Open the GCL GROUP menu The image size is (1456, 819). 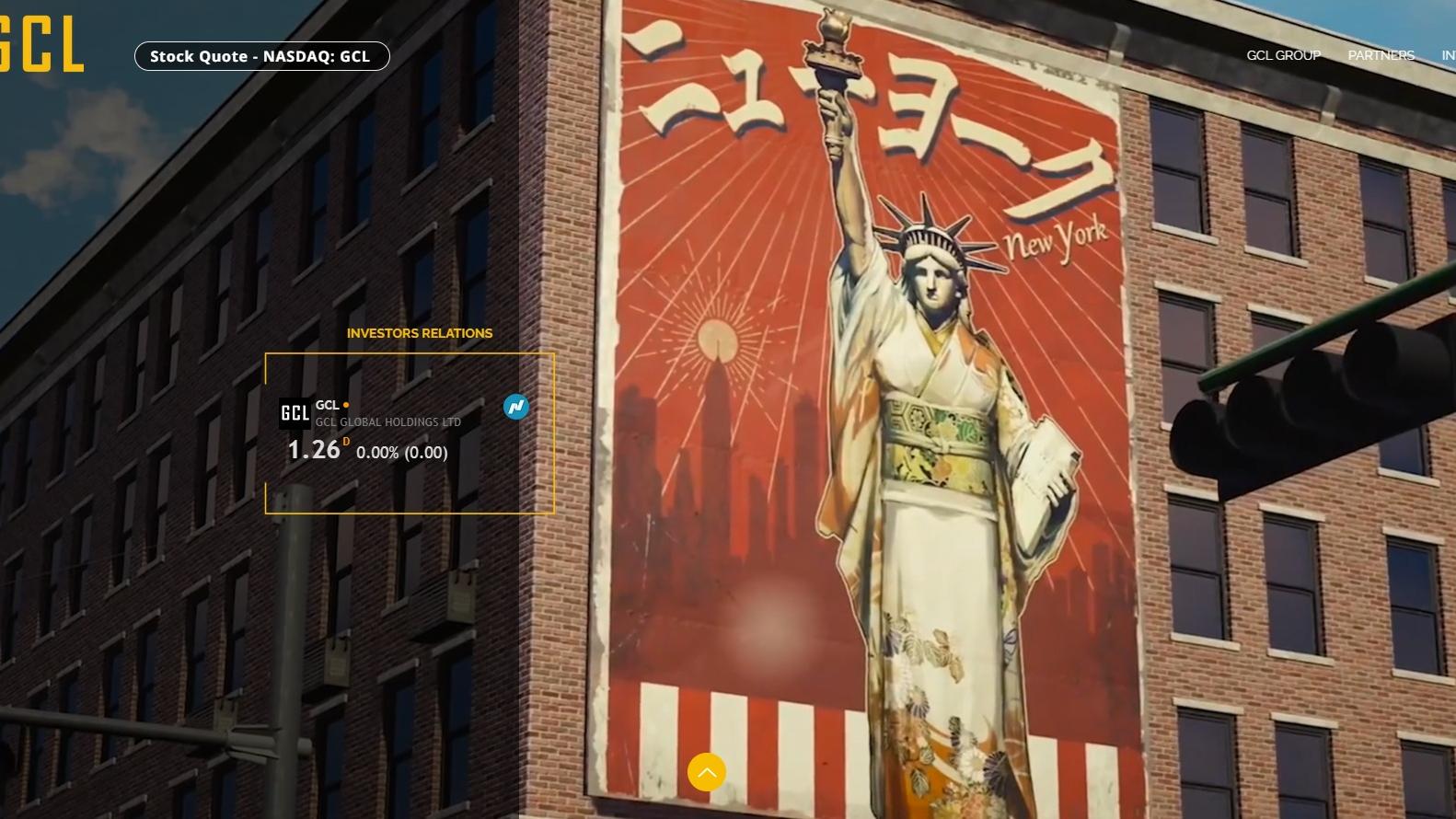pyautogui.click(x=1283, y=55)
